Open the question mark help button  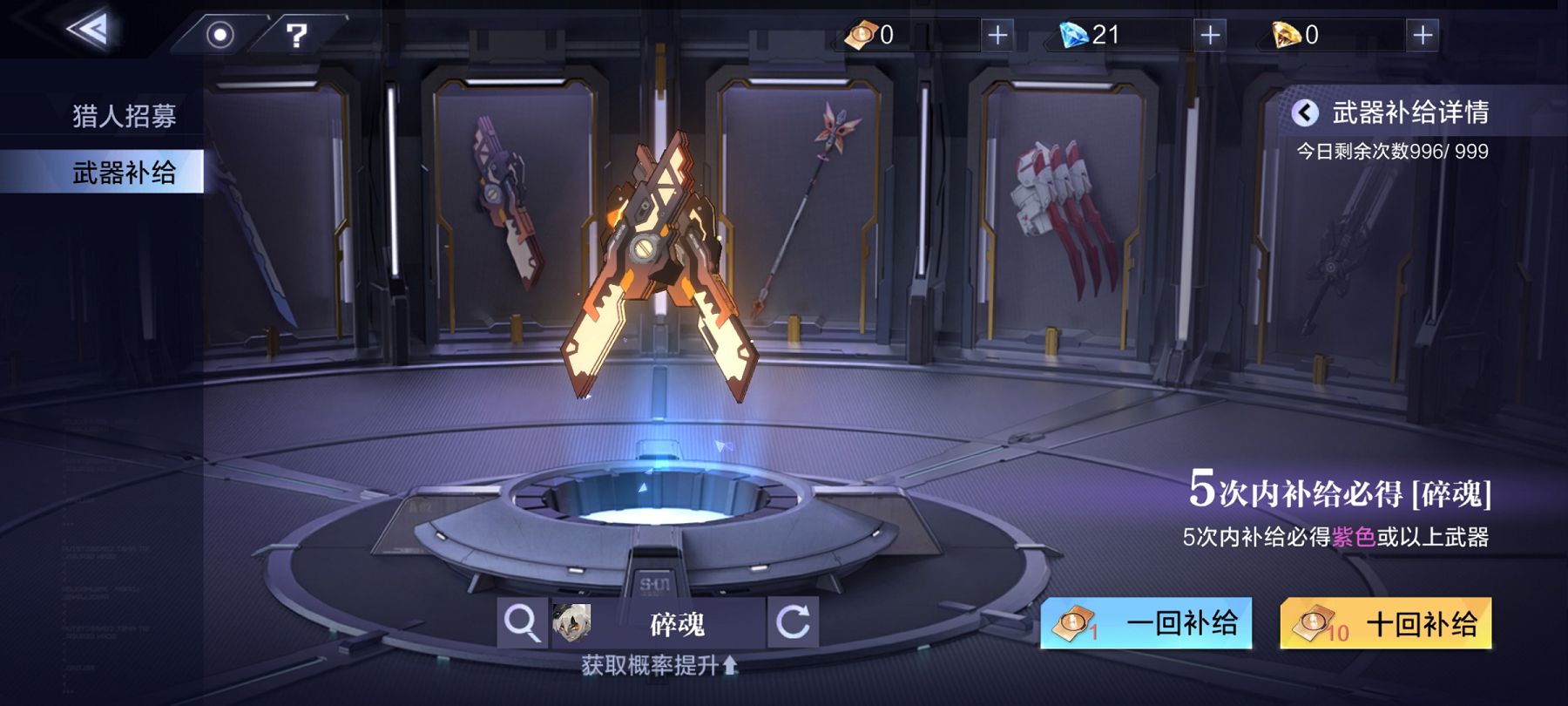[x=296, y=35]
